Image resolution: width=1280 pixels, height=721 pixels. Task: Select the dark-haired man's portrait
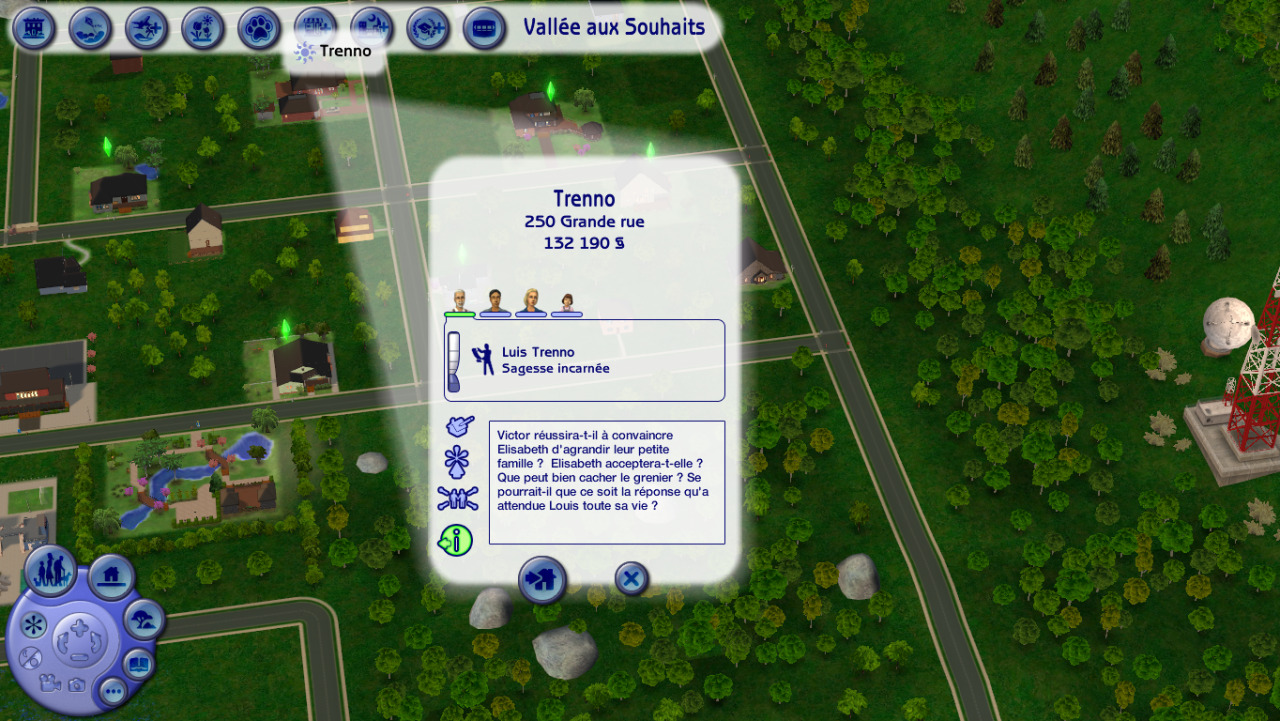[495, 302]
